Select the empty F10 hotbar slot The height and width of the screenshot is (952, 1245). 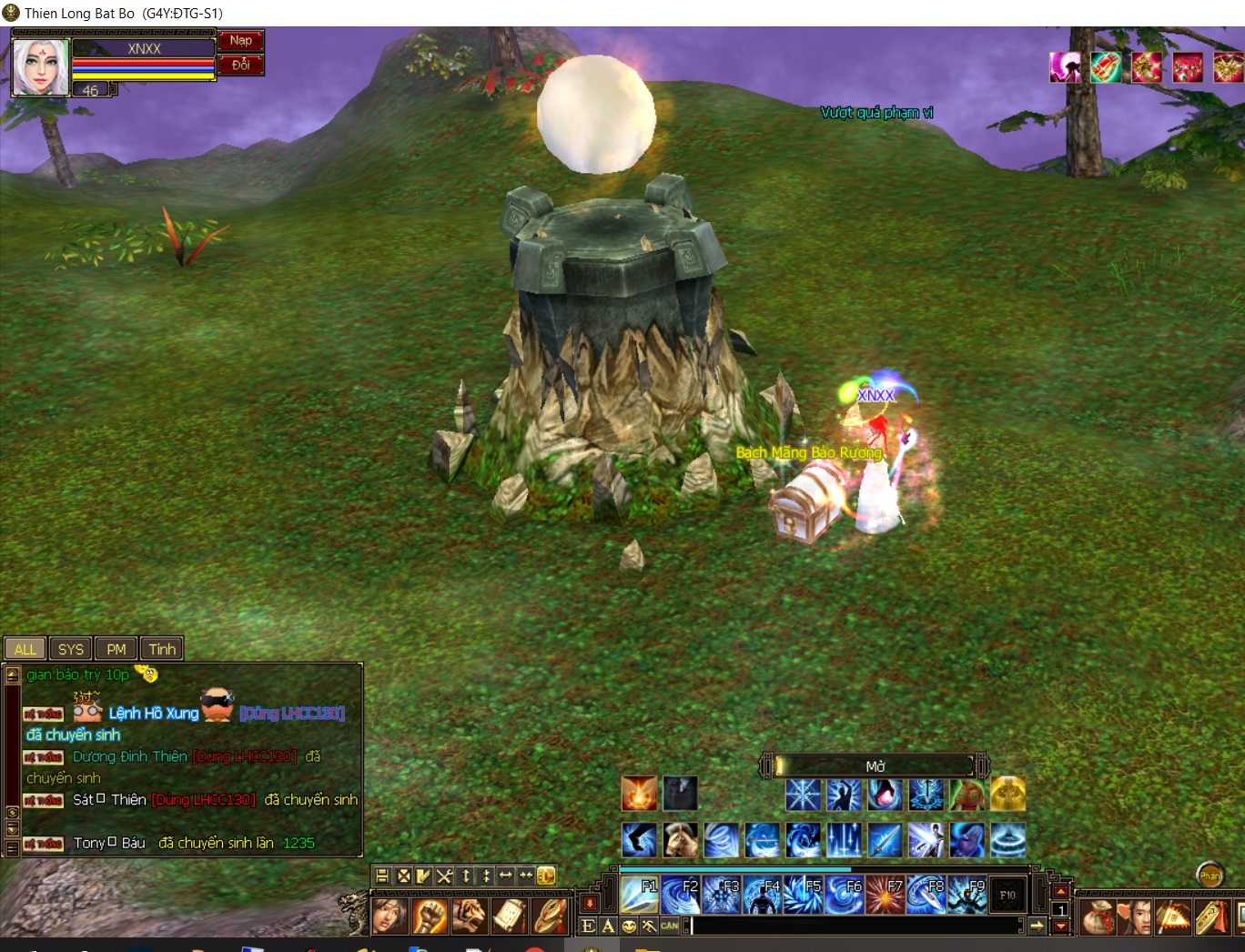pos(1007,896)
